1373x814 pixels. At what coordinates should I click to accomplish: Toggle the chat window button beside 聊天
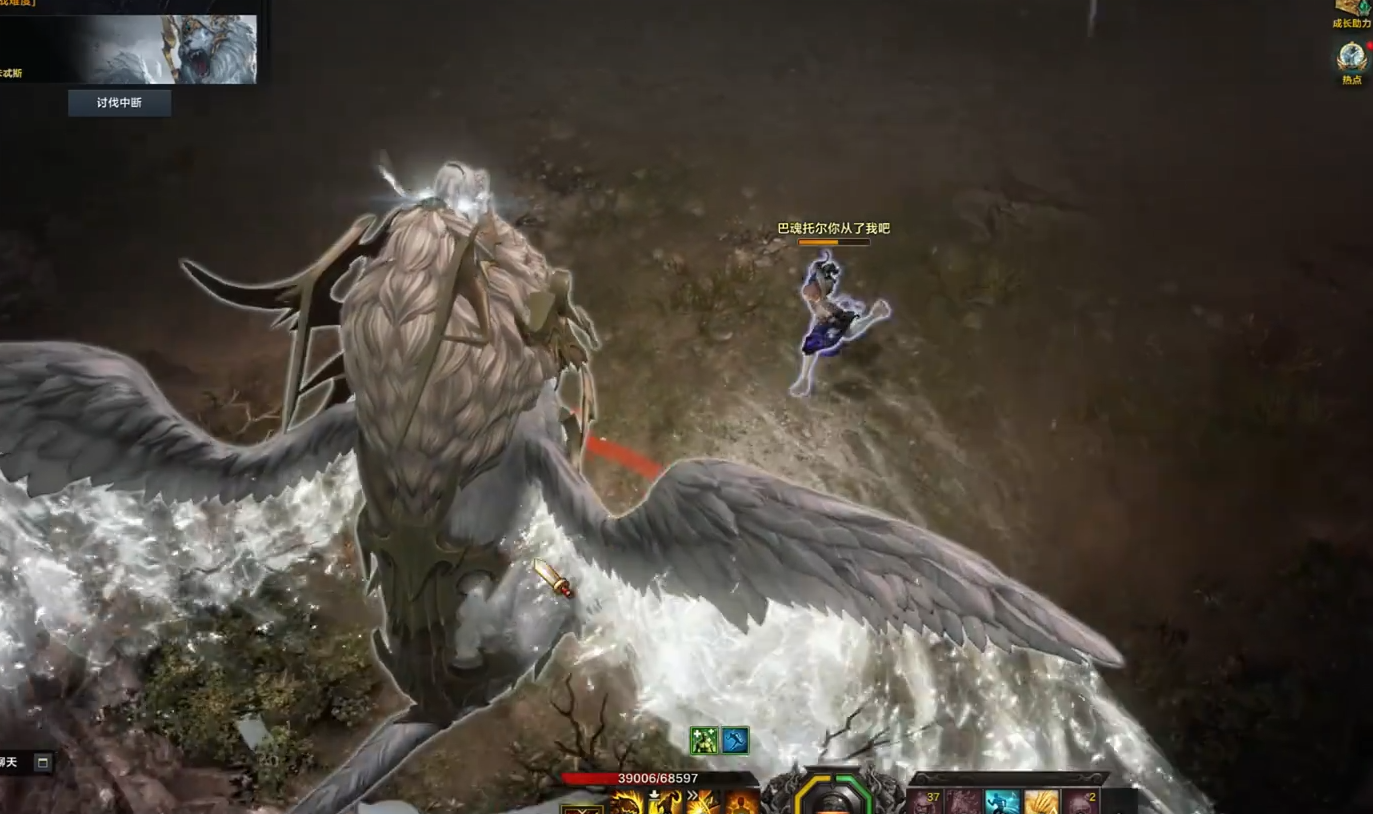coord(42,763)
